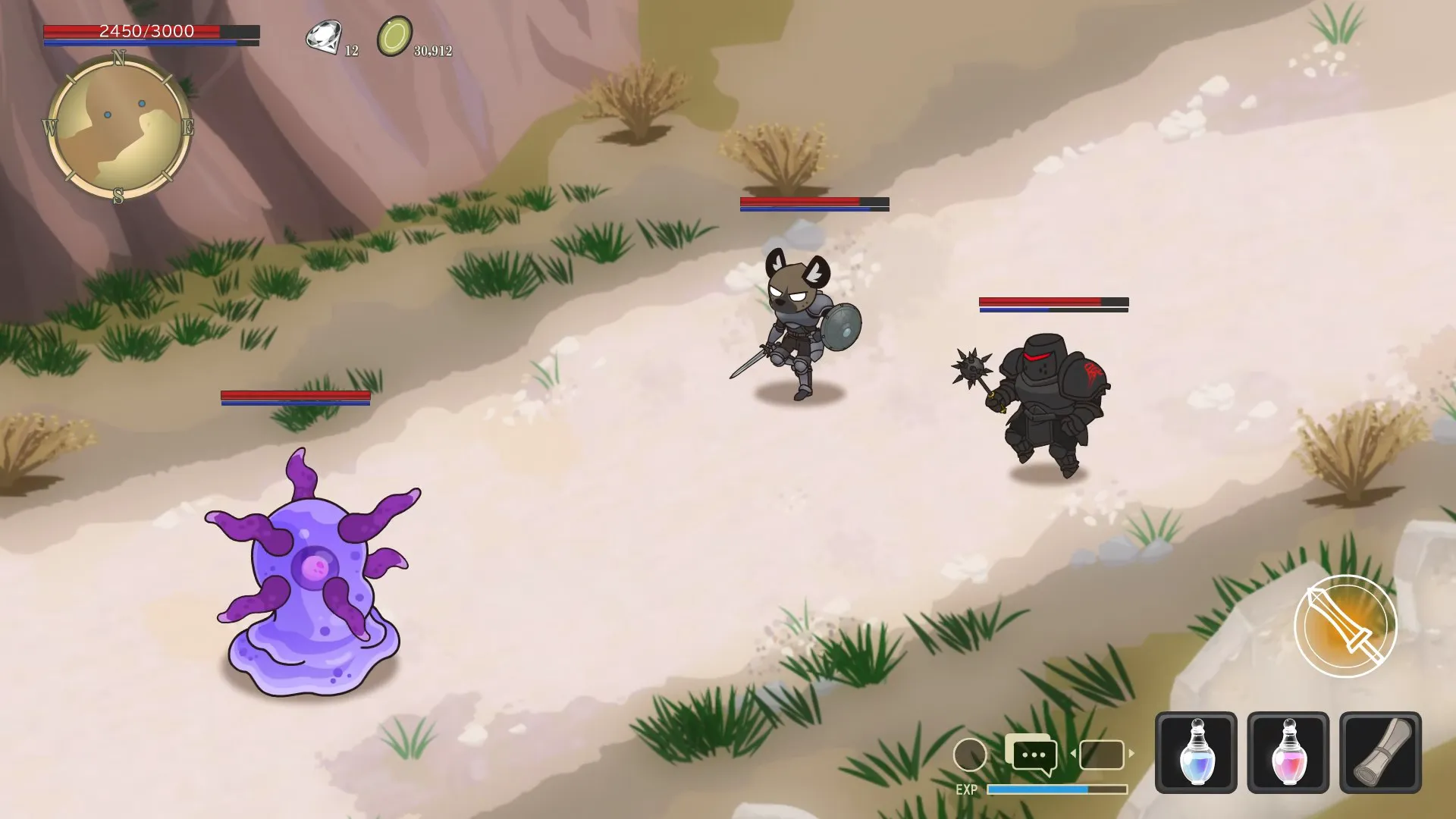Screen dimensions: 1456x819
Task: Activate the sword attack button
Action: pos(1345,626)
